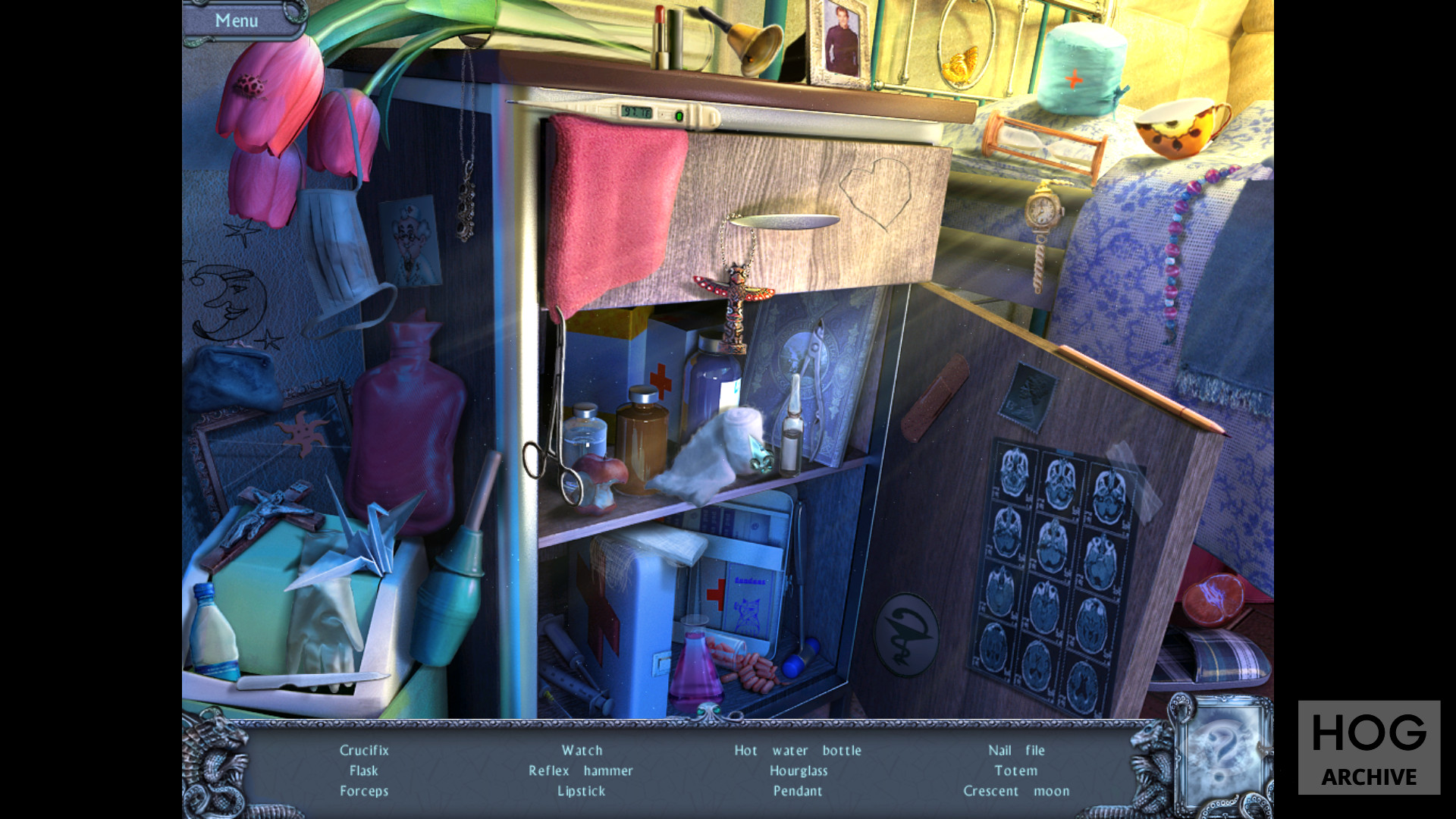Choose Crescent moon list entry

[x=1016, y=791]
